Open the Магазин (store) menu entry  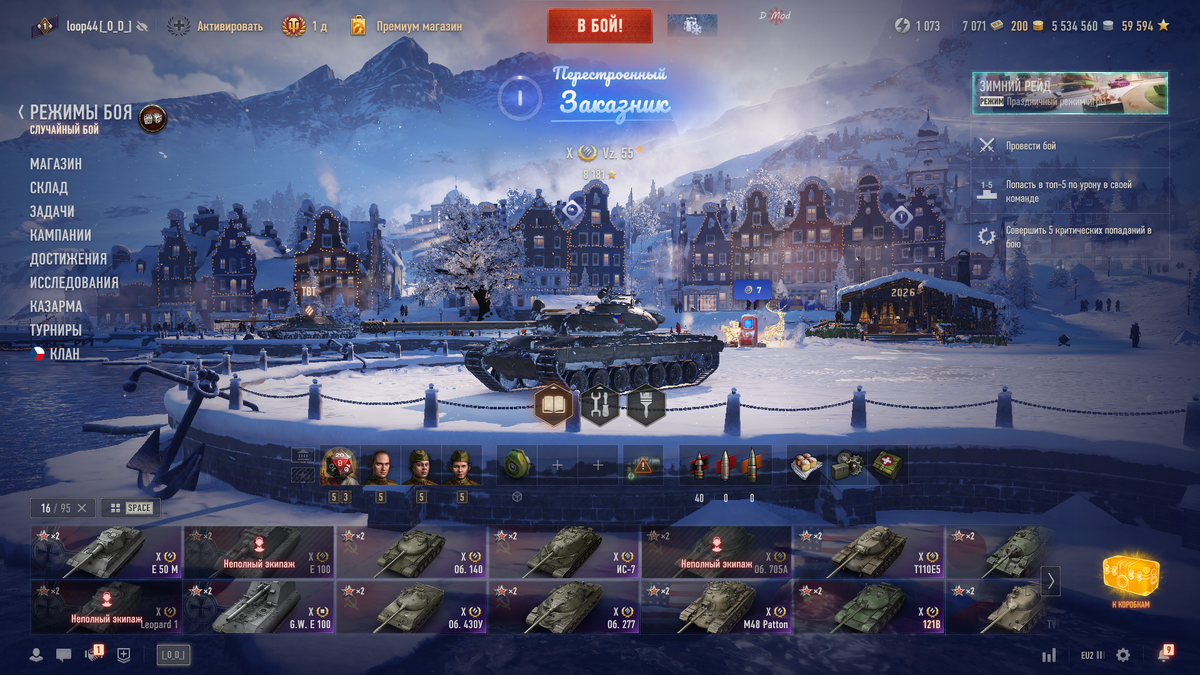tap(56, 164)
